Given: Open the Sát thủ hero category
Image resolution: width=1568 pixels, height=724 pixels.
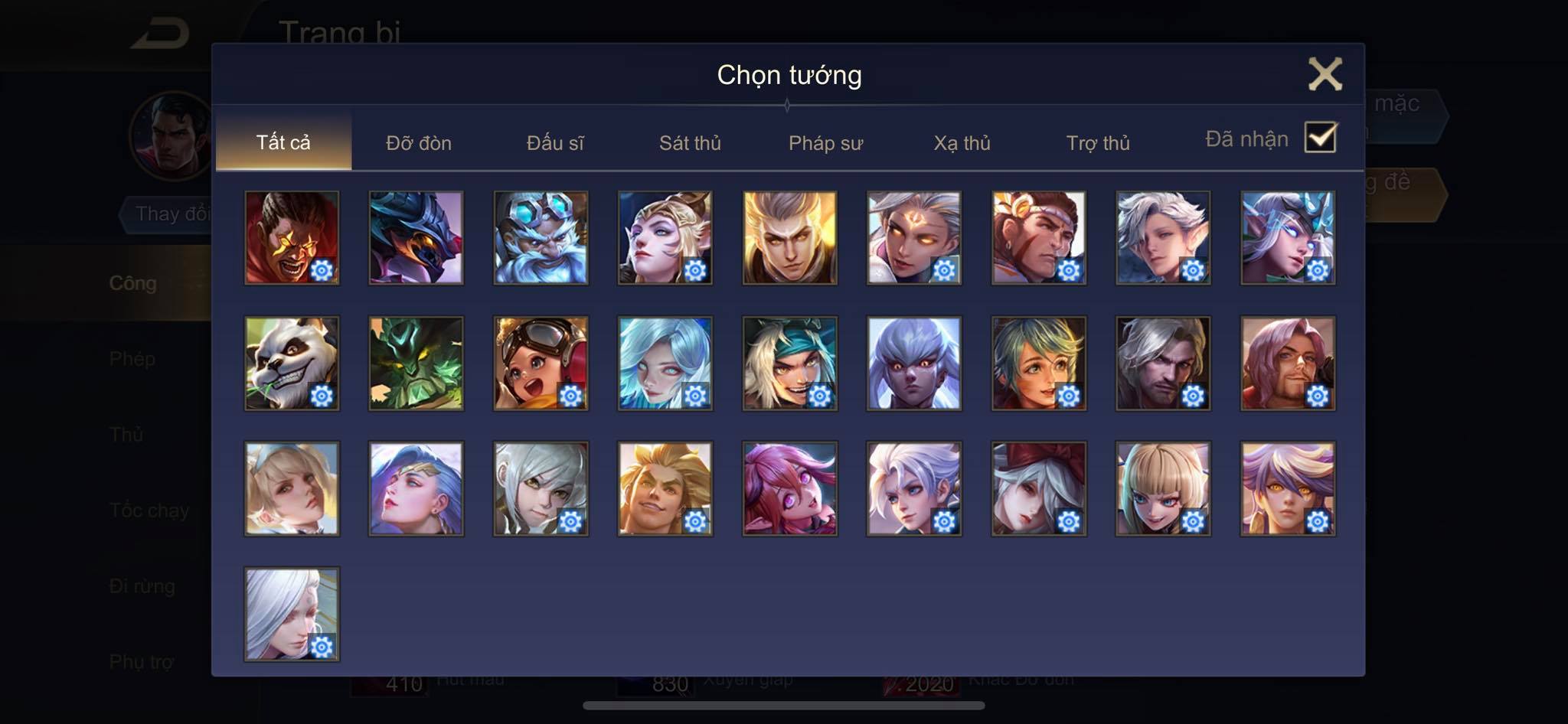Looking at the screenshot, I should pyautogui.click(x=690, y=143).
